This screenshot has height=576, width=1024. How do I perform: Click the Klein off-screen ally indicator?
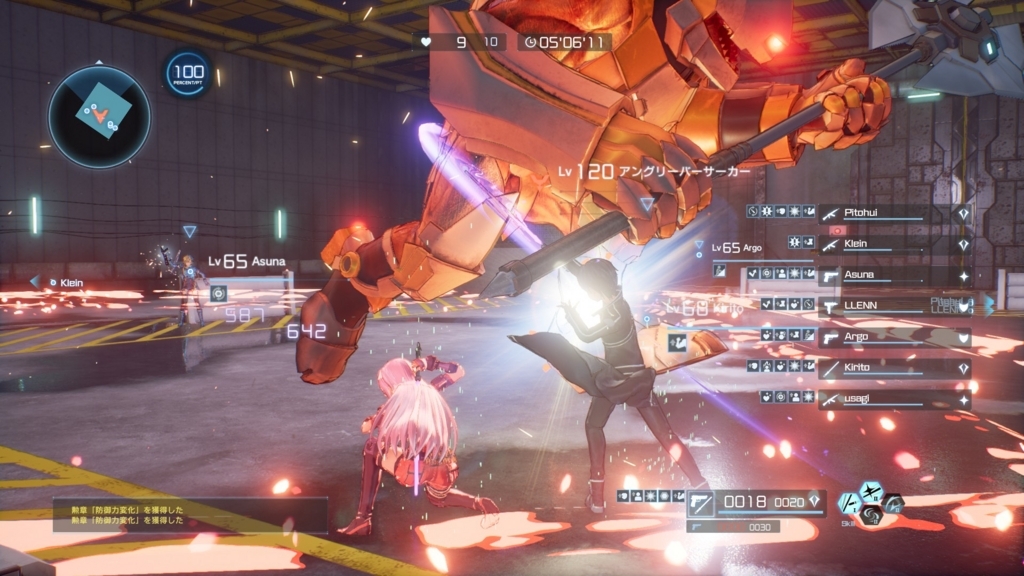point(62,283)
